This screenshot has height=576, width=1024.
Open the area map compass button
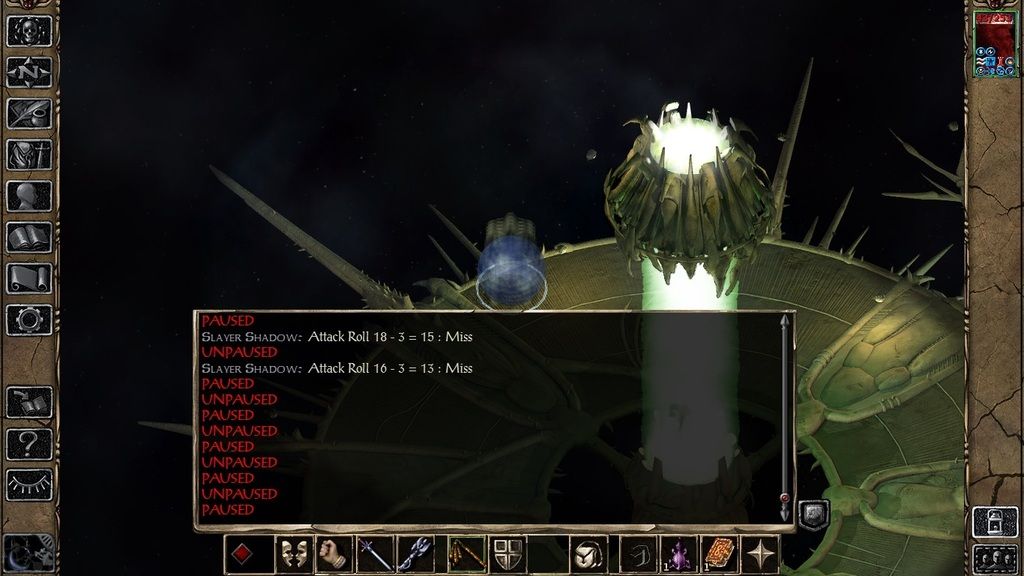[29, 72]
